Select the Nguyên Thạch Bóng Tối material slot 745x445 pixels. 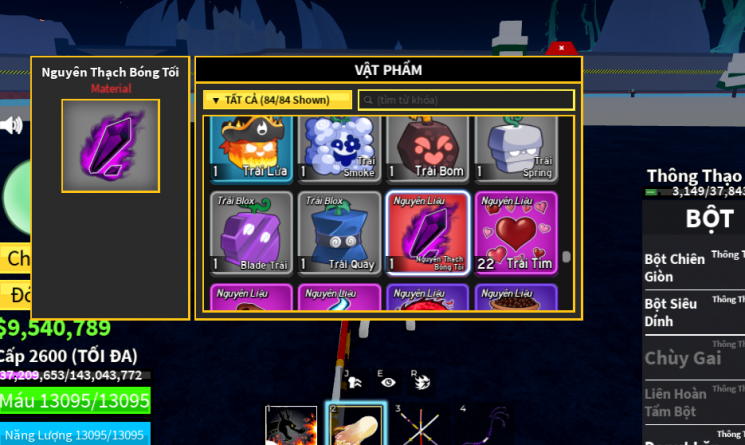pos(427,233)
